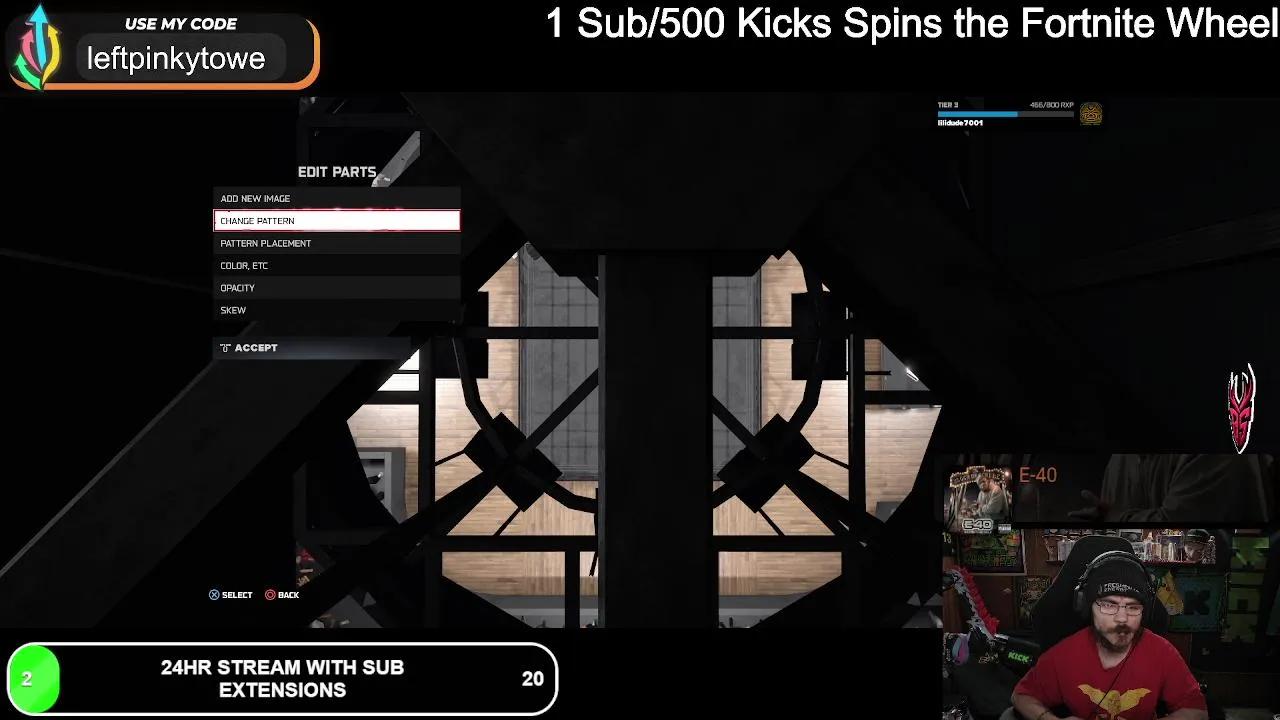Open the Opacity option
This screenshot has height=720, width=1280.
(336, 288)
